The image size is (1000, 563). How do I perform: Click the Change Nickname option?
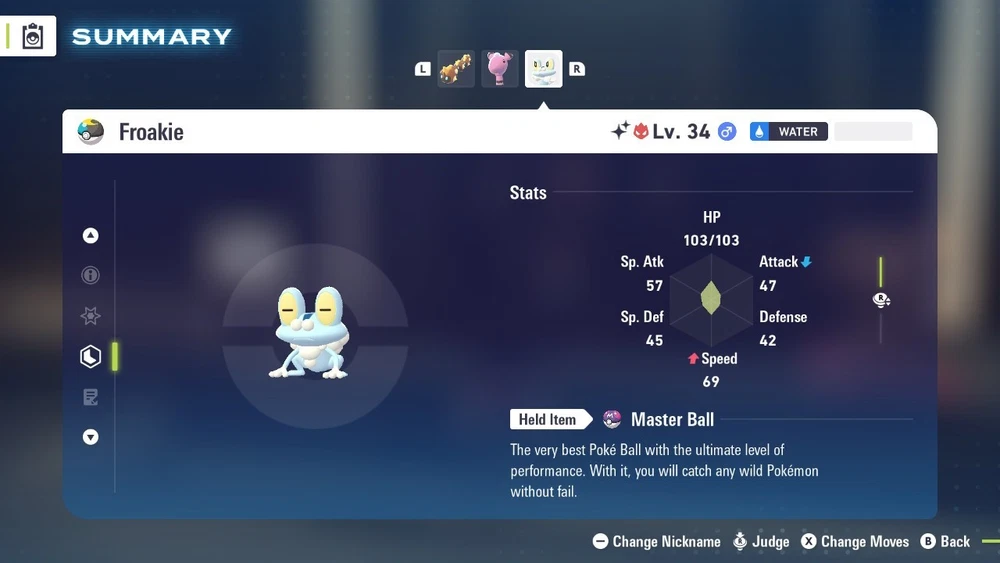click(x=657, y=542)
